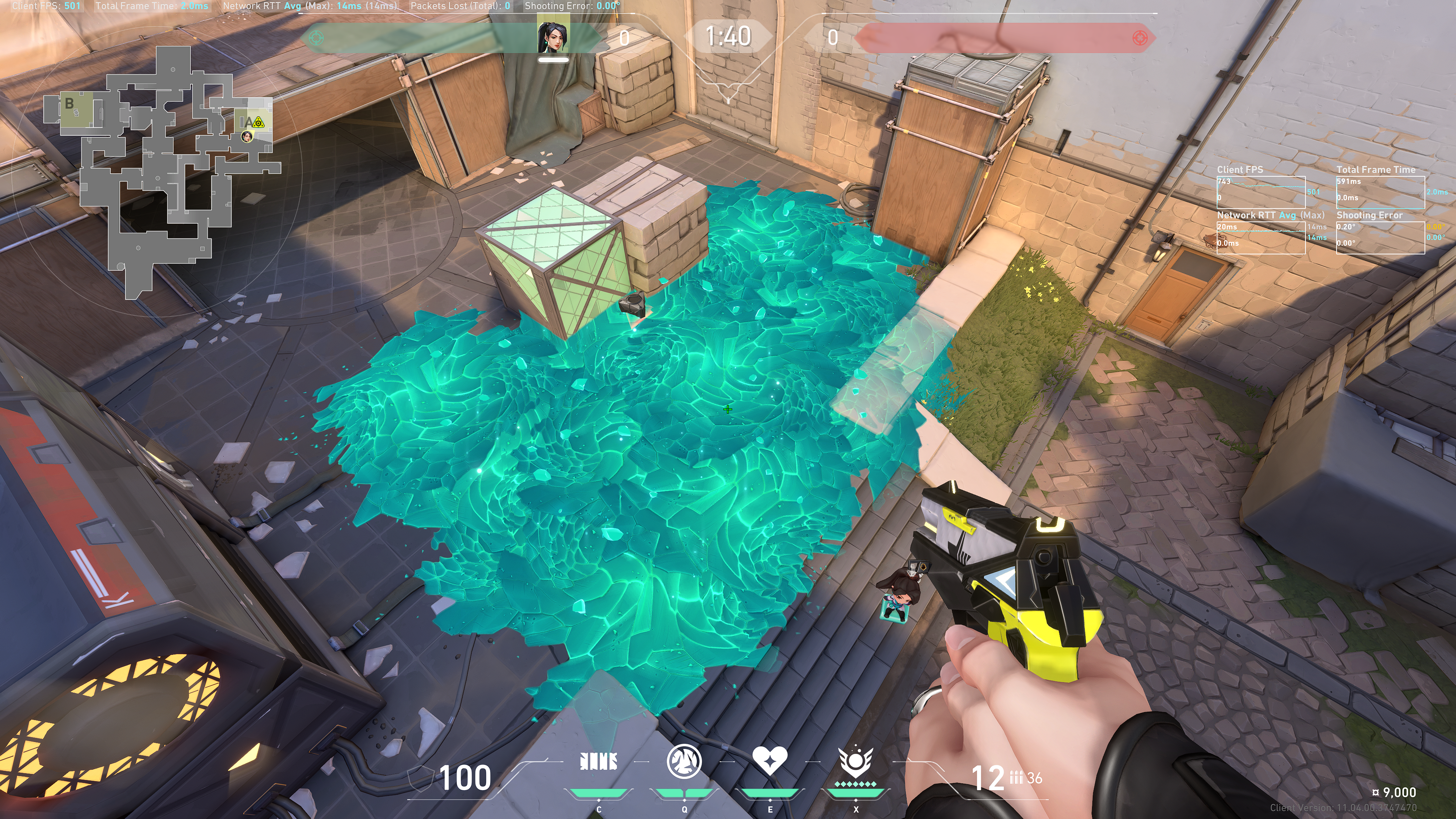This screenshot has width=1456, height=819.
Task: Open the Client FPS performance graph
Action: (1260, 192)
